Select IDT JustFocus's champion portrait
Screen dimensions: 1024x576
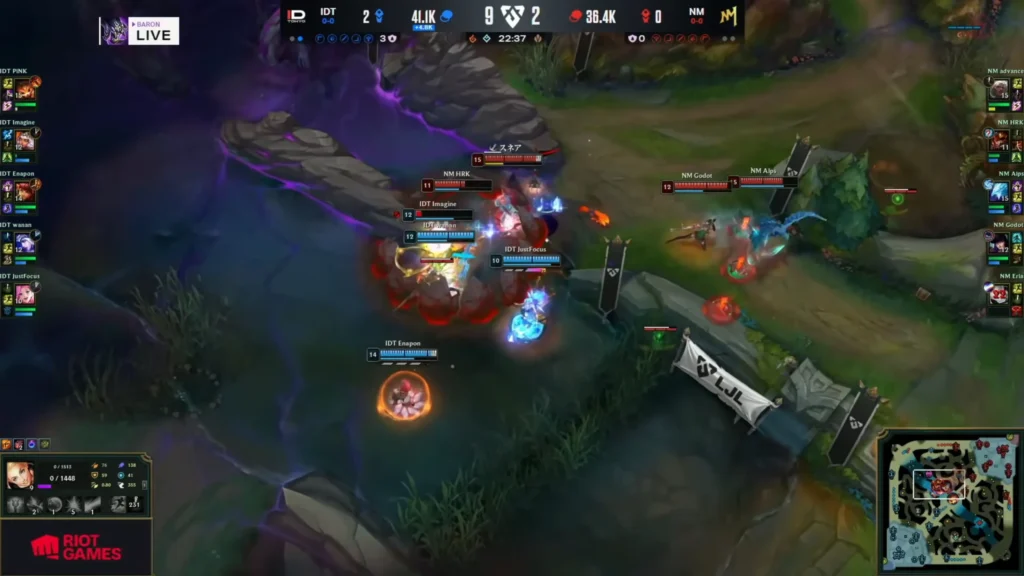click(x=24, y=294)
